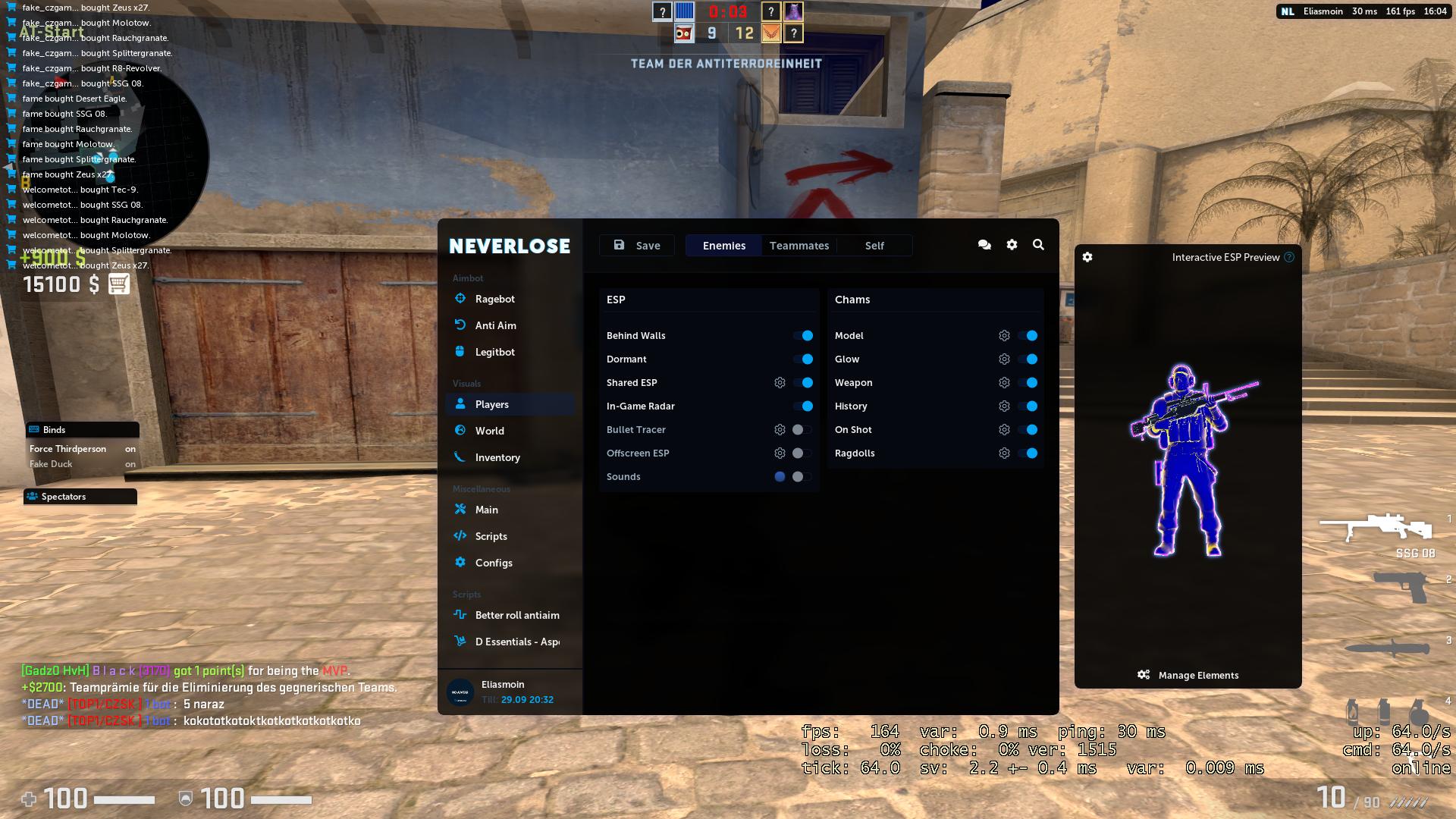The width and height of the screenshot is (1456, 819).
Task: Open Glow chams settings gear
Action: [x=1004, y=359]
